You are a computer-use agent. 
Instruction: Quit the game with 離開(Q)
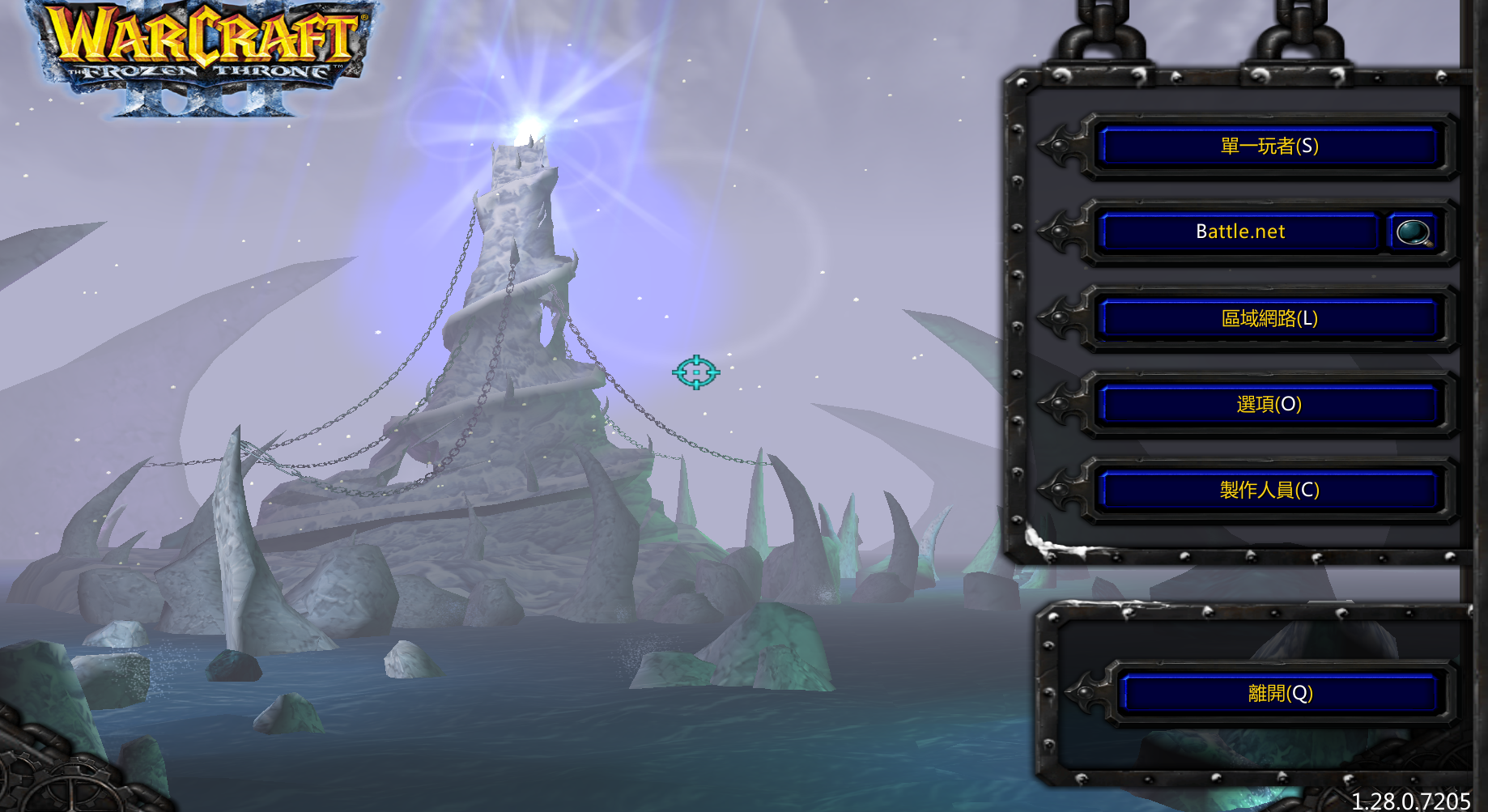click(x=1279, y=694)
